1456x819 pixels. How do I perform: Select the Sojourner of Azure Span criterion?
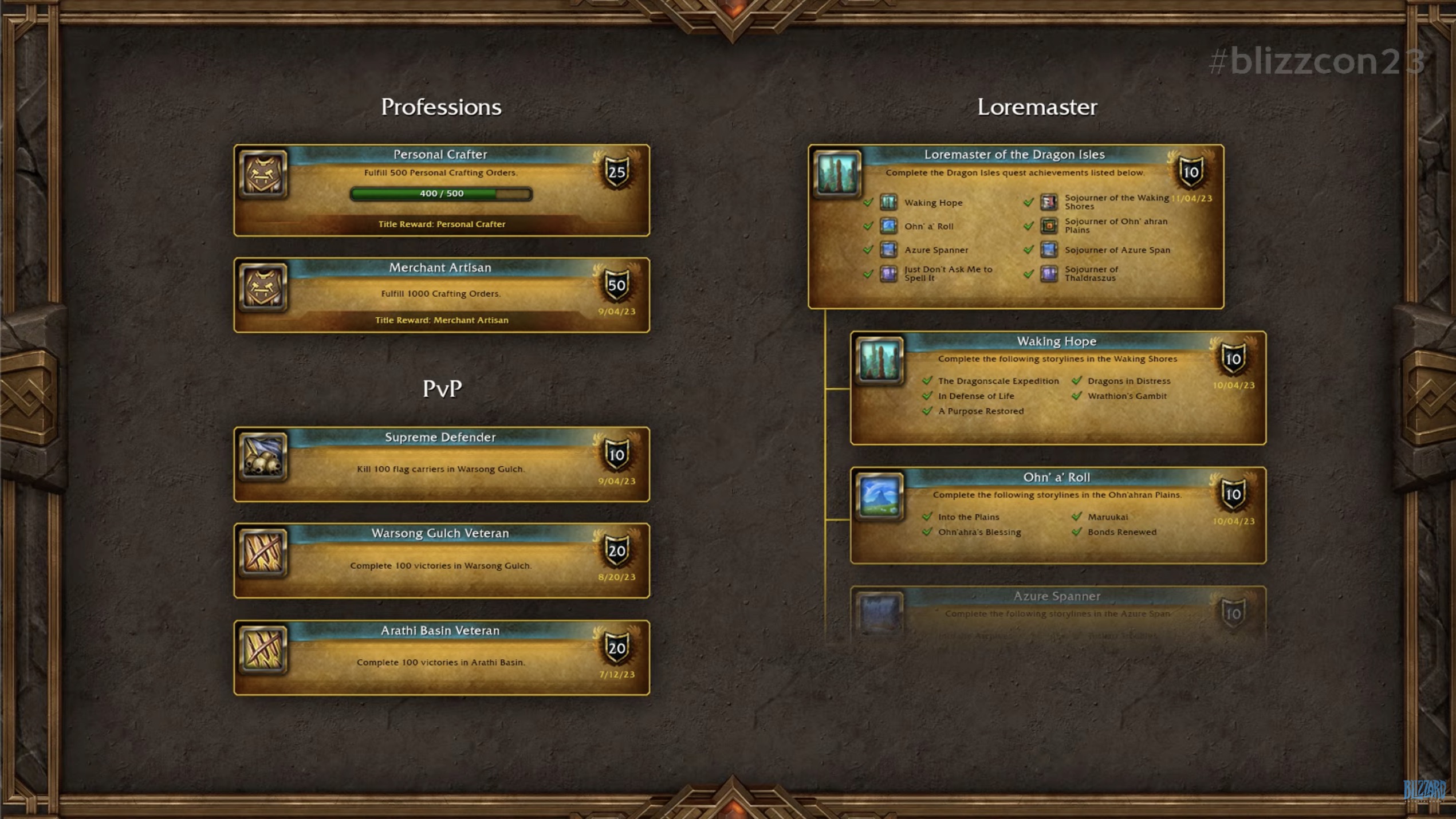[x=1117, y=250]
